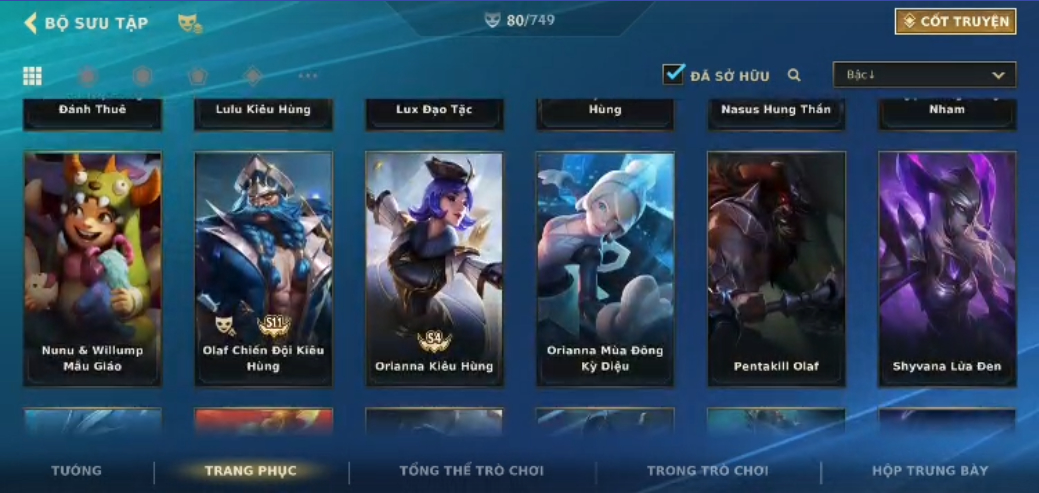The height and width of the screenshot is (493, 1039).
Task: Switch to the Tướng tab
Action: point(77,471)
